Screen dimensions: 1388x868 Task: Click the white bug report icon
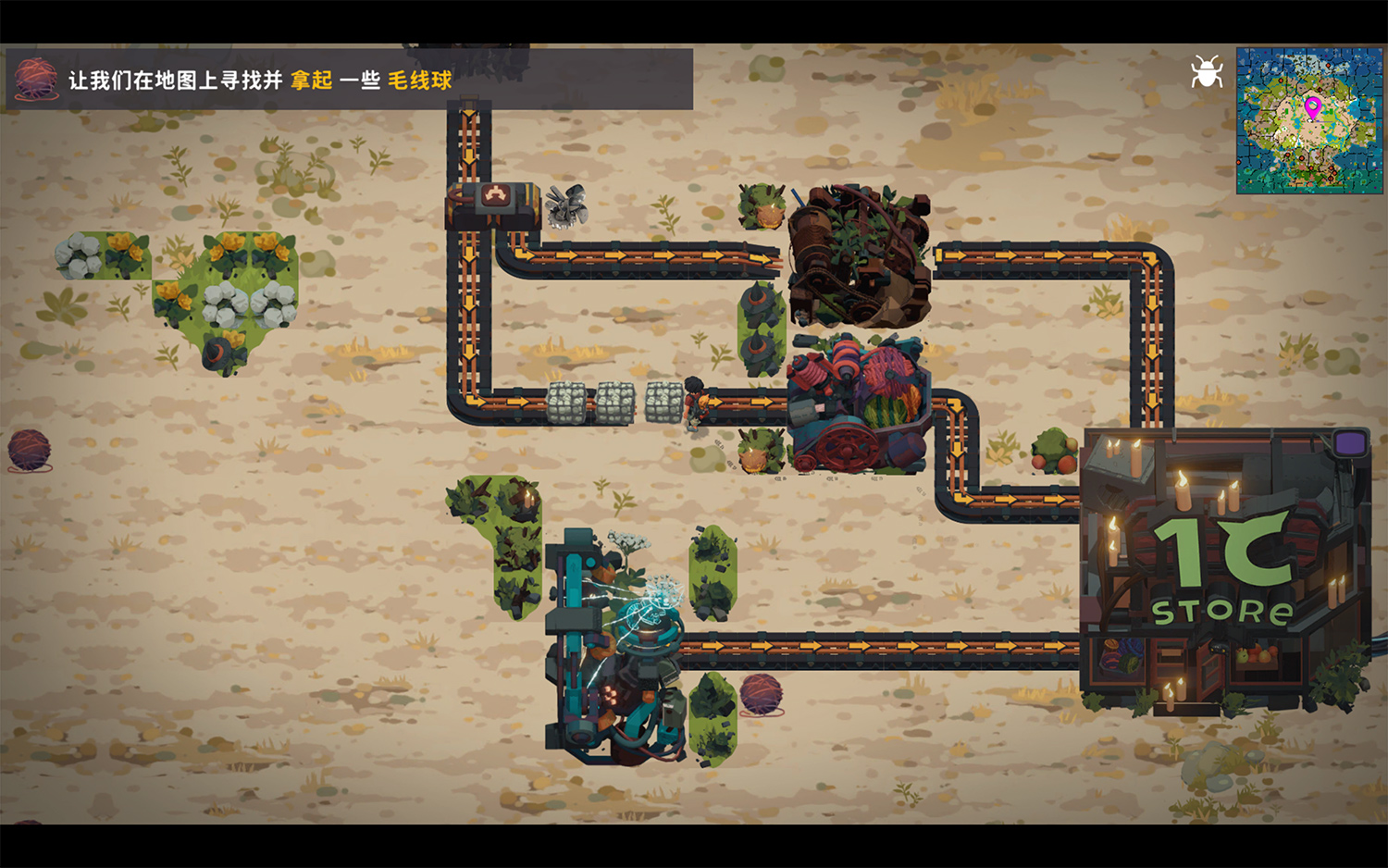tap(1207, 72)
